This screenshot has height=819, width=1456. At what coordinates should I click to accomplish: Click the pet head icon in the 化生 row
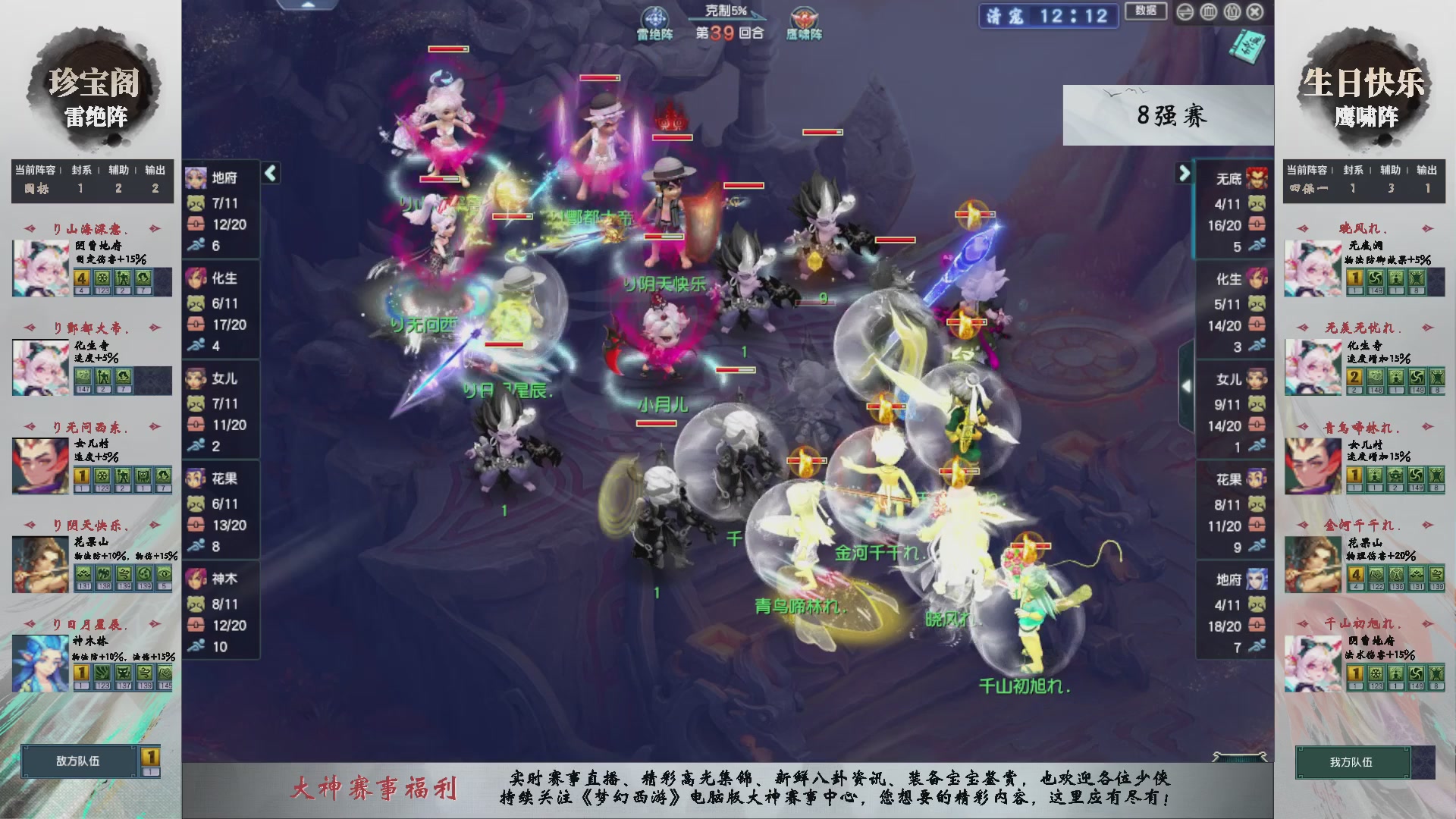pyautogui.click(x=196, y=303)
